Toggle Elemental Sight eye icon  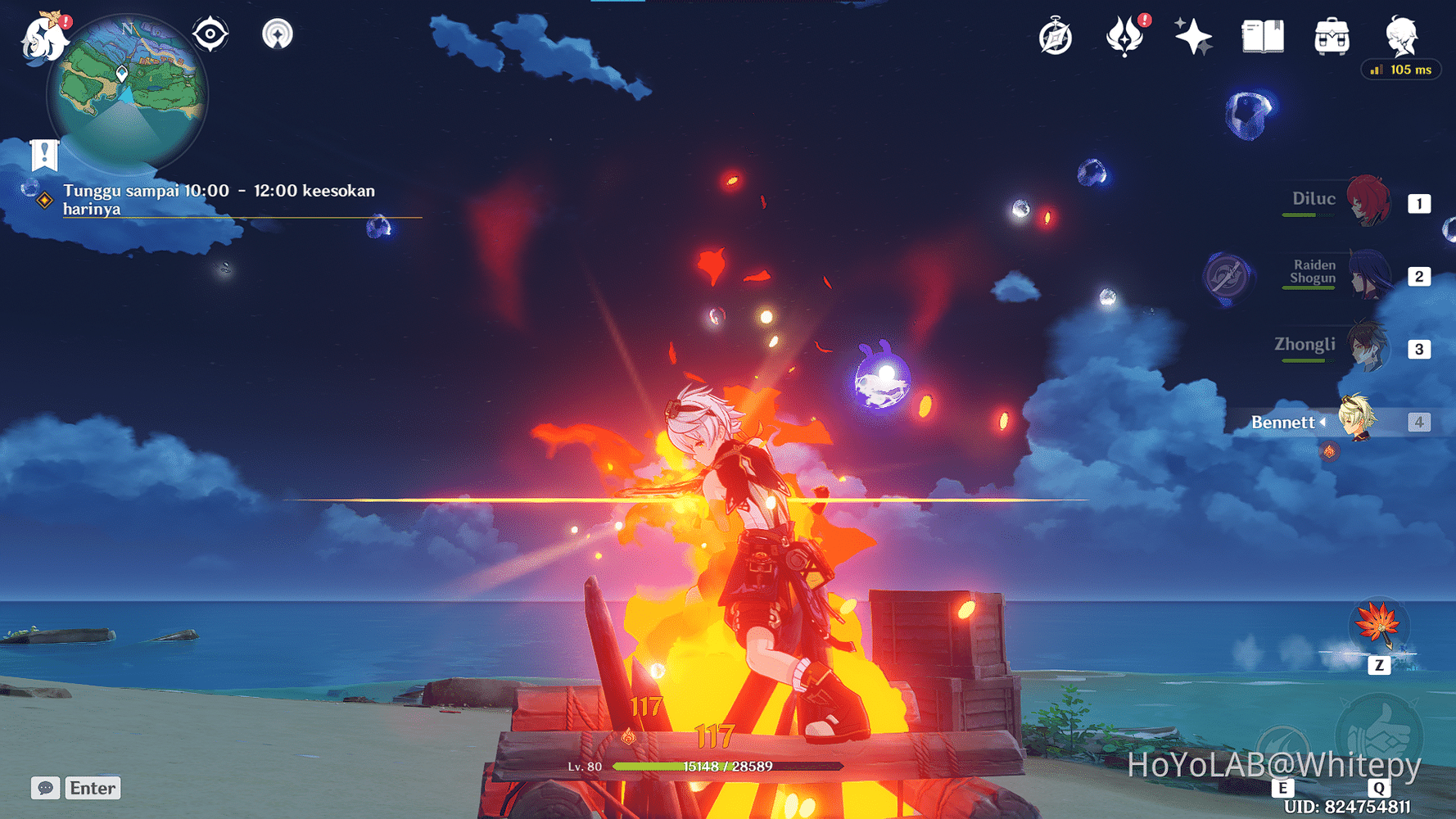coord(210,34)
